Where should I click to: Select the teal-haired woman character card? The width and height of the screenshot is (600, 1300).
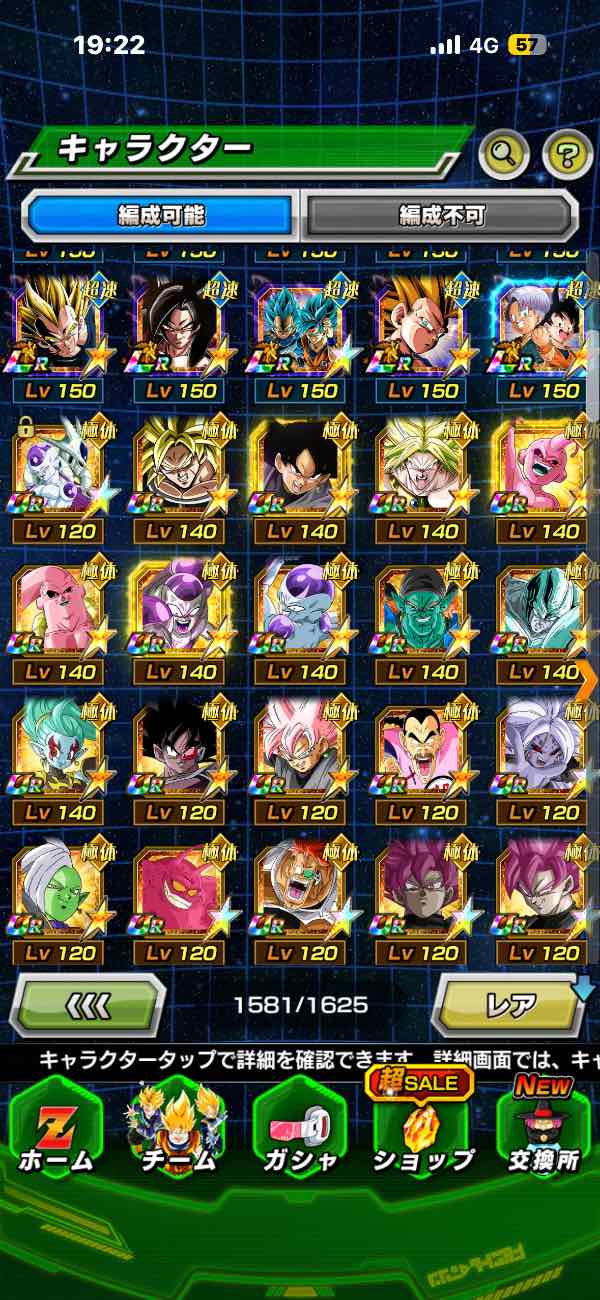58,751
